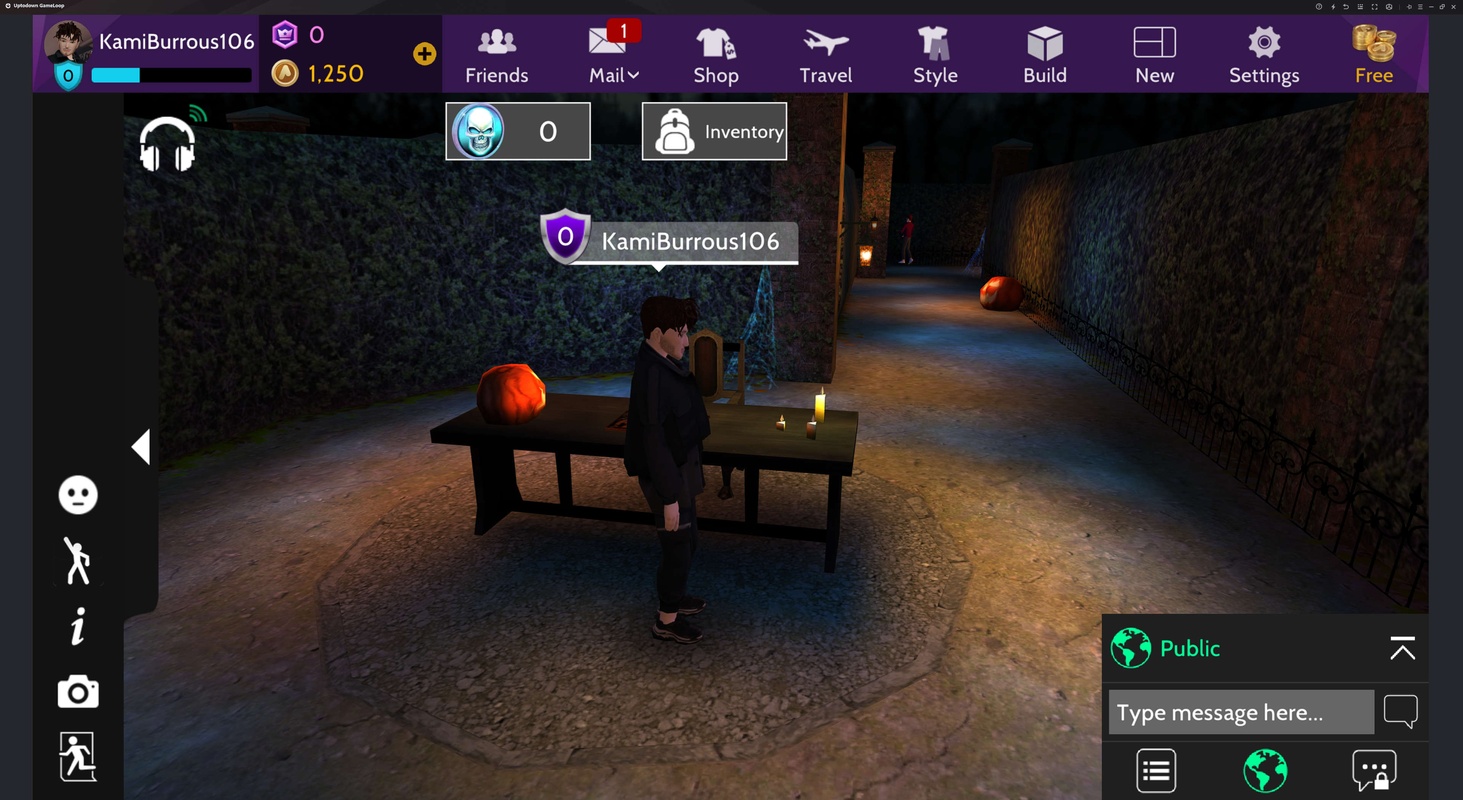This screenshot has height=800, width=1463.
Task: Click the skull counter button
Action: (518, 131)
